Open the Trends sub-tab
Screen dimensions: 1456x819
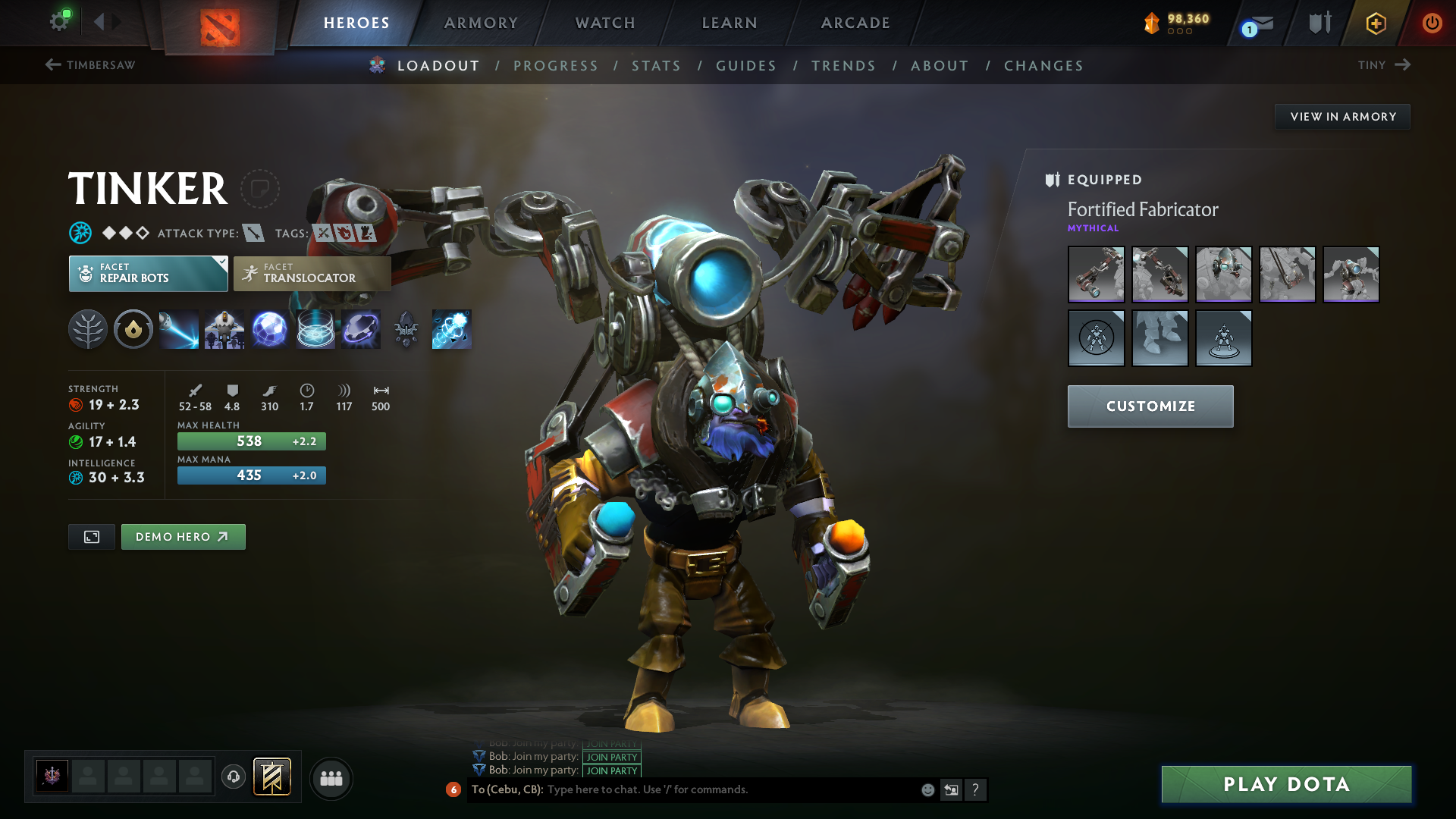pos(843,66)
